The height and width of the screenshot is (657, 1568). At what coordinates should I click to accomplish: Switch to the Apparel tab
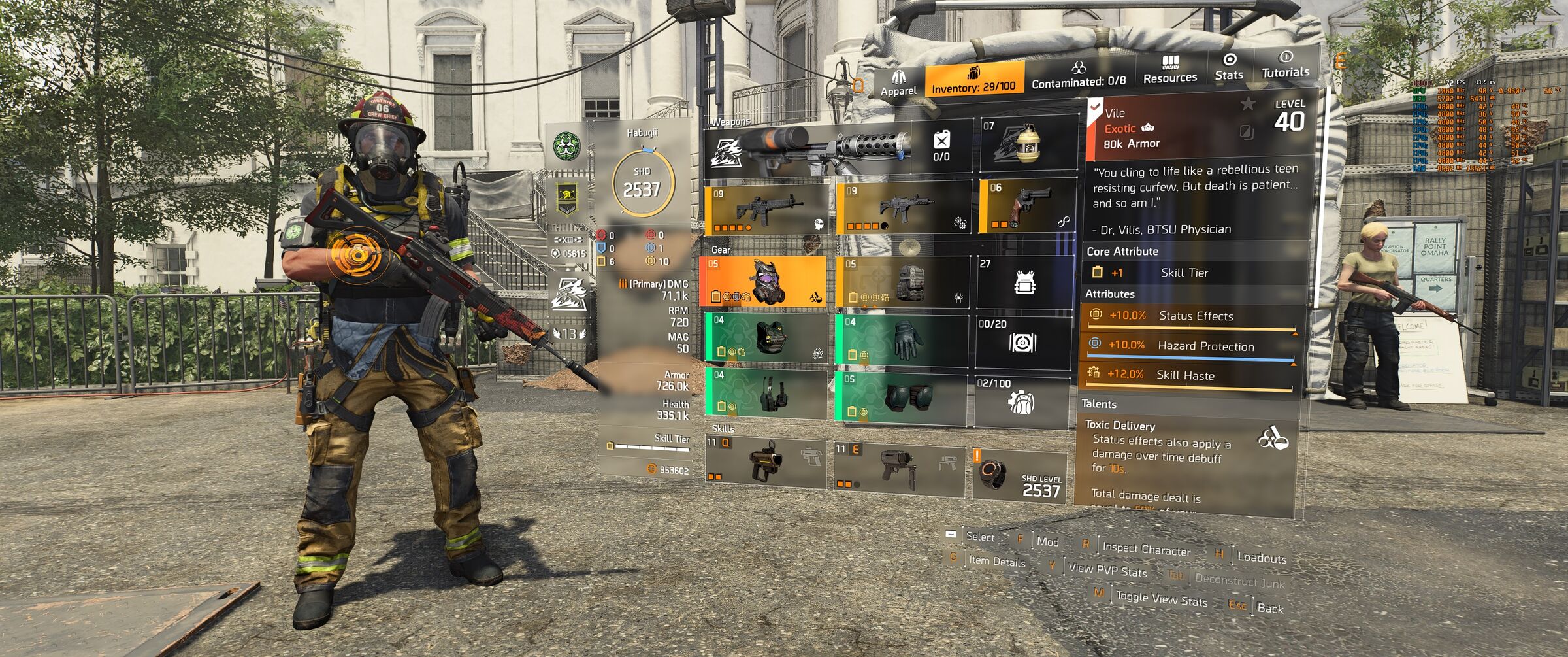click(898, 84)
